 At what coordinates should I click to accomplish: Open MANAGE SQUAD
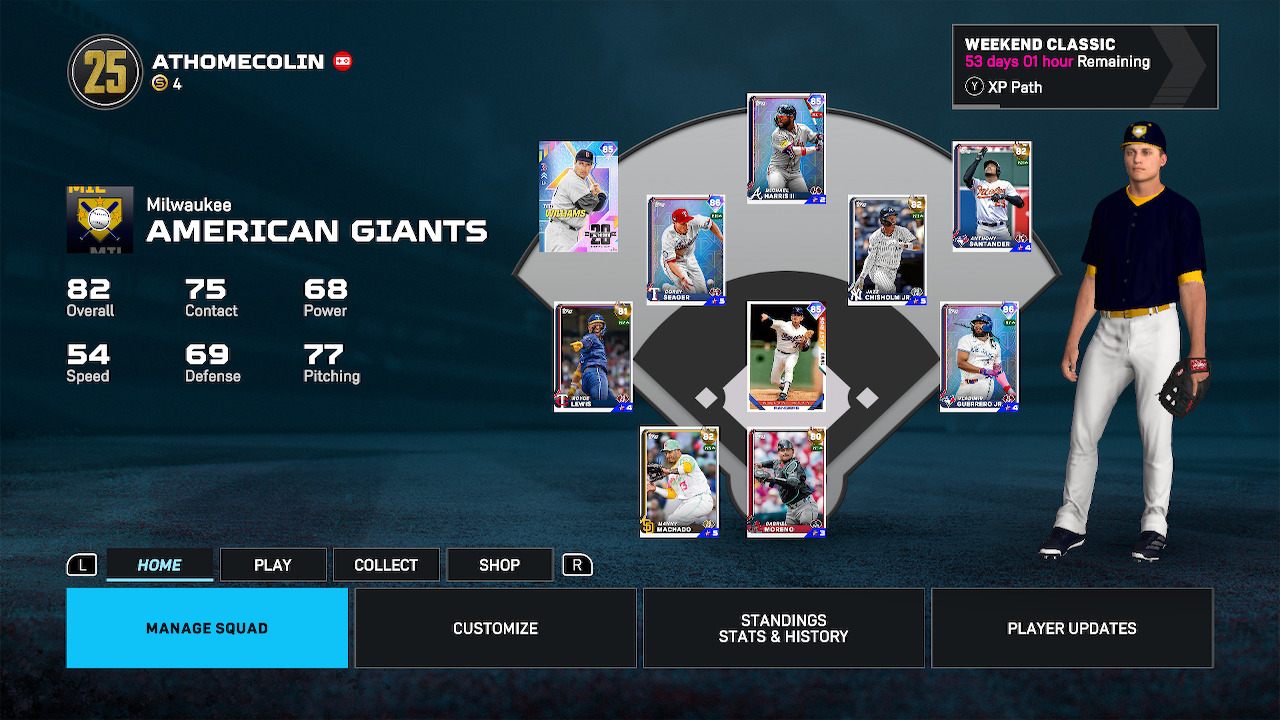tap(206, 628)
